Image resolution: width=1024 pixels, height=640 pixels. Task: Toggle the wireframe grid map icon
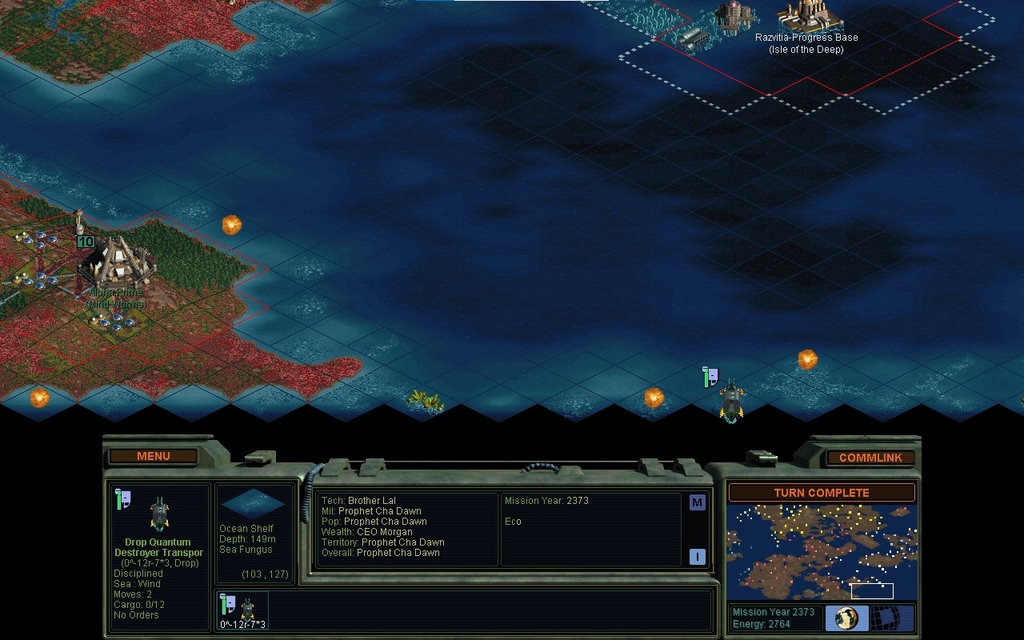click(882, 618)
